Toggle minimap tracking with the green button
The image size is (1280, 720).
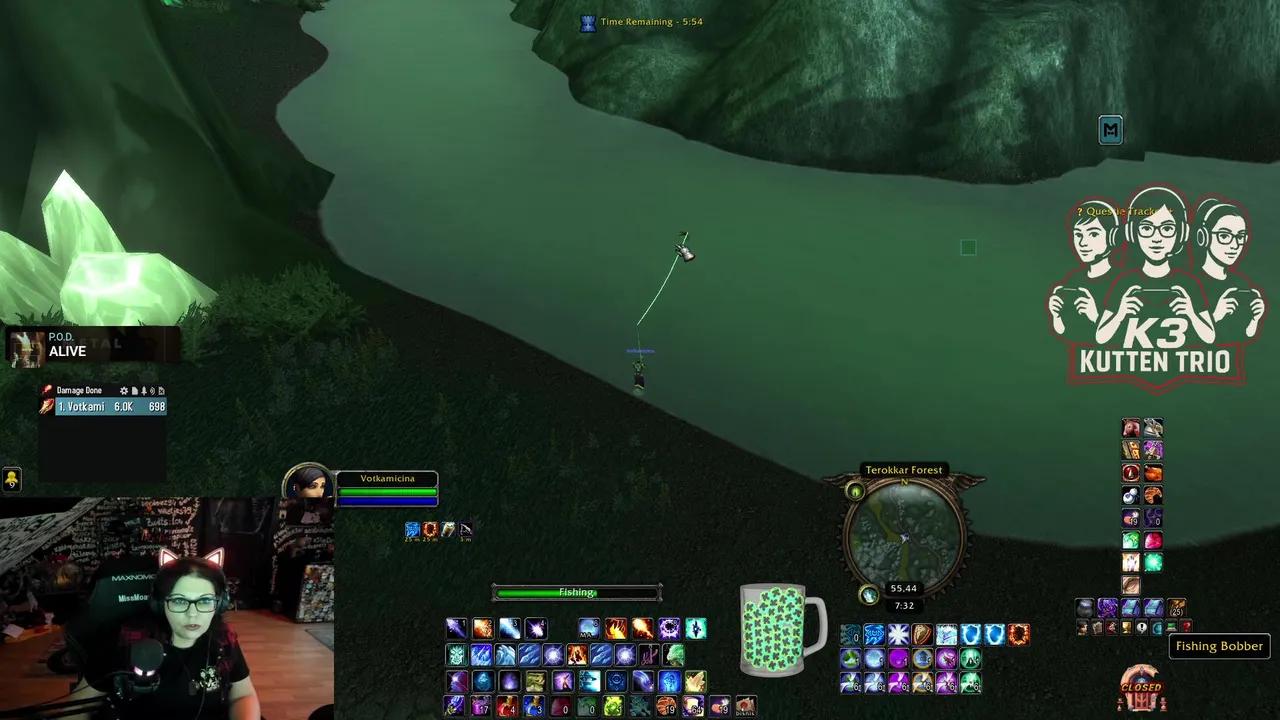[x=855, y=491]
